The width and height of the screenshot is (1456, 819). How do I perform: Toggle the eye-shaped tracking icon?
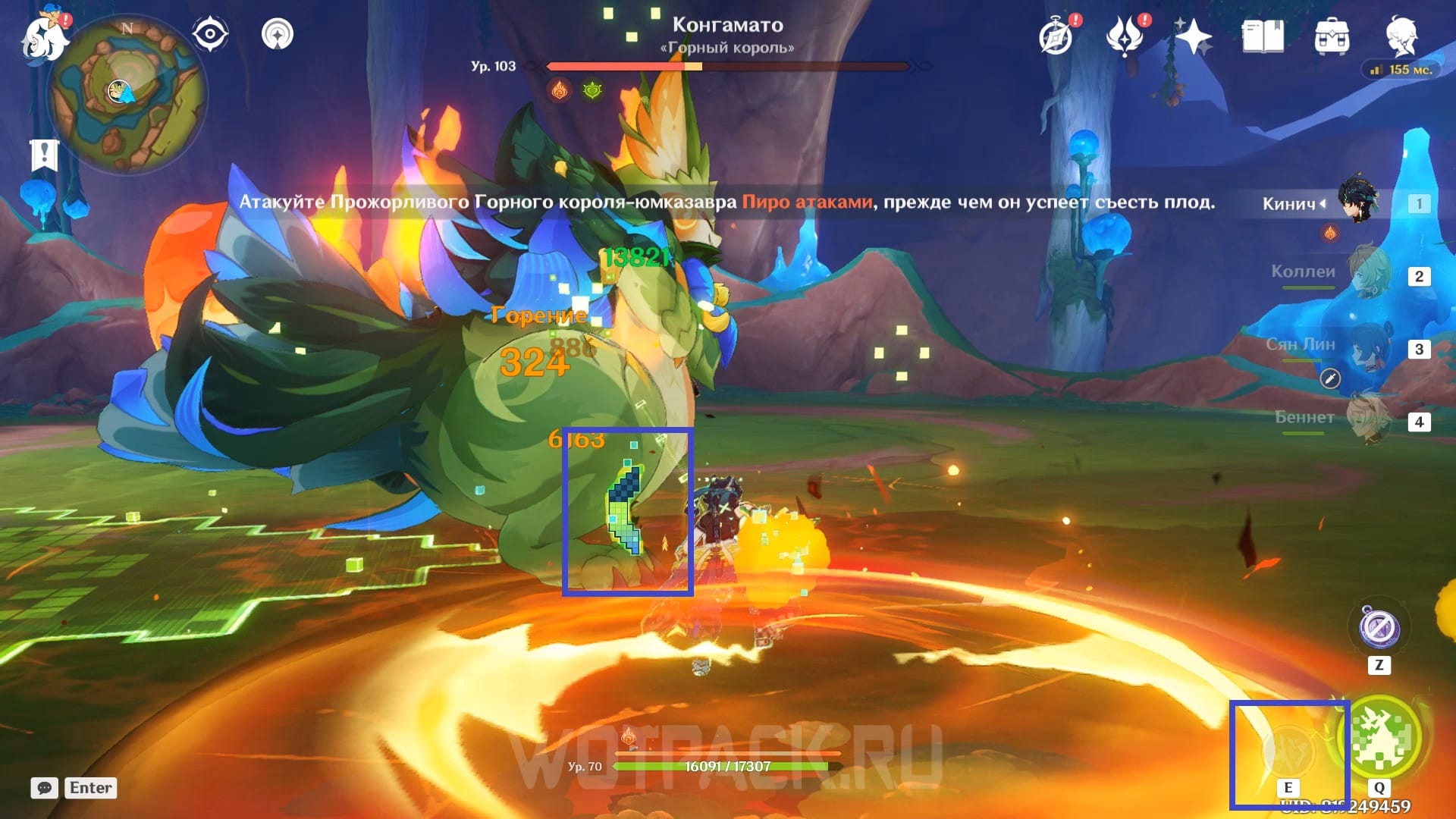click(x=209, y=34)
